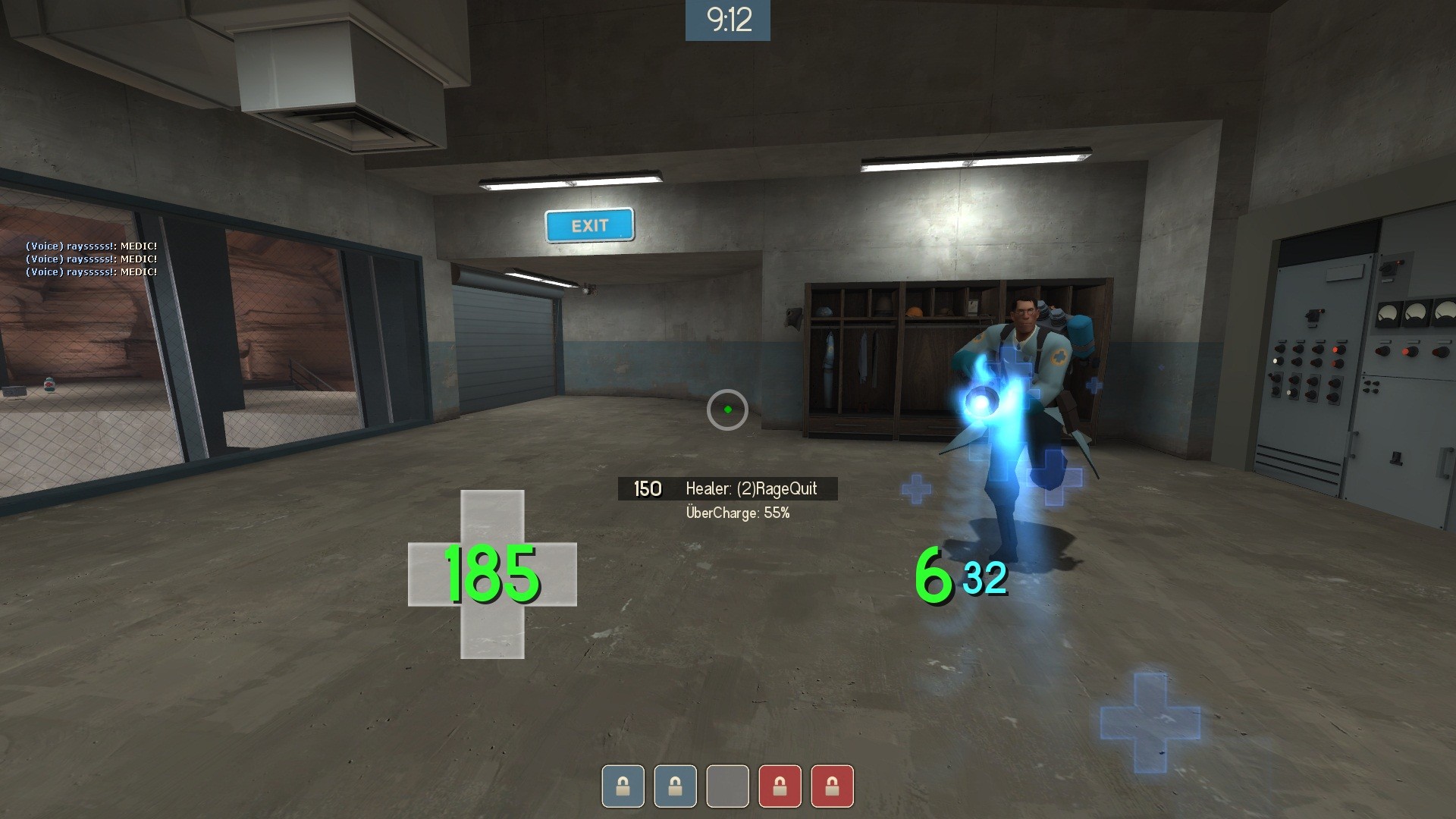Click the second blue padlock icon
This screenshot has width=1456, height=819.
point(675,786)
